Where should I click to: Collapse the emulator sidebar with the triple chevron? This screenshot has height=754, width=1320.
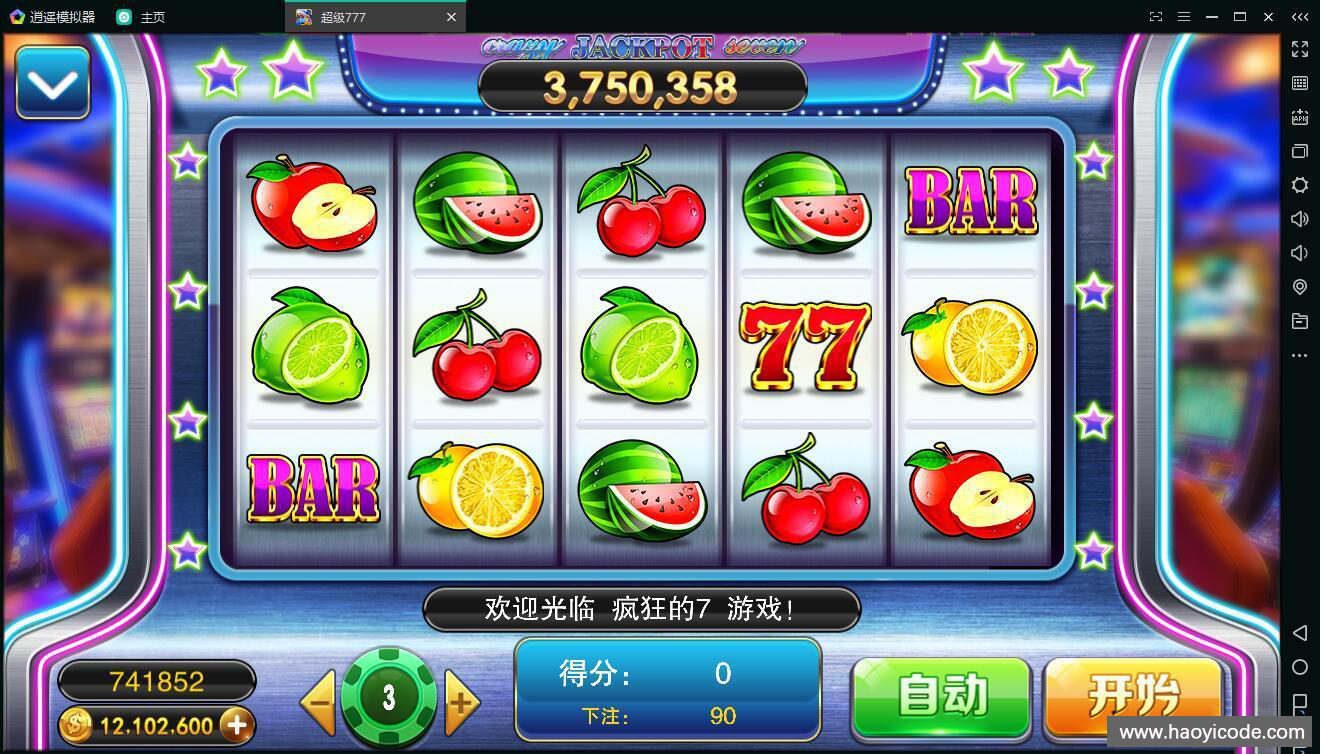coord(1299,17)
